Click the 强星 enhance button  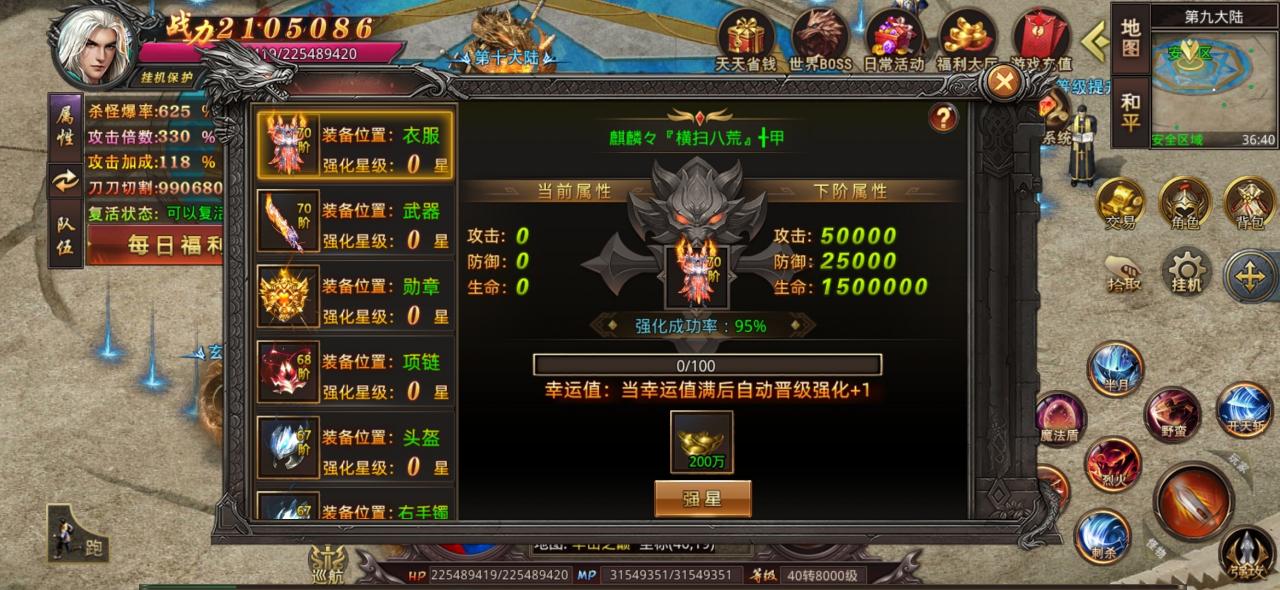pyautogui.click(x=702, y=497)
